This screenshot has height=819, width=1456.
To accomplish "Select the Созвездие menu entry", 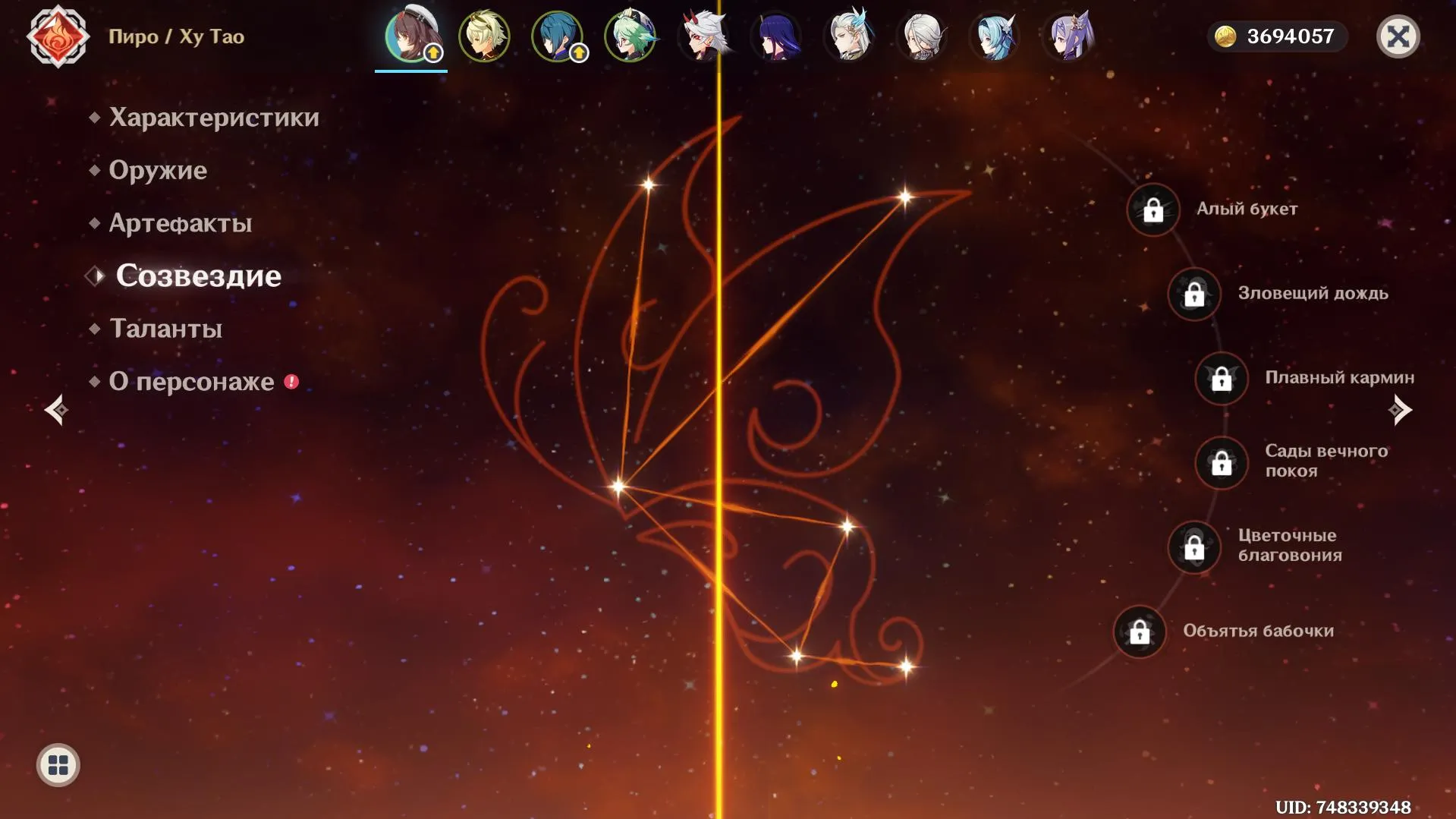I will [x=198, y=276].
